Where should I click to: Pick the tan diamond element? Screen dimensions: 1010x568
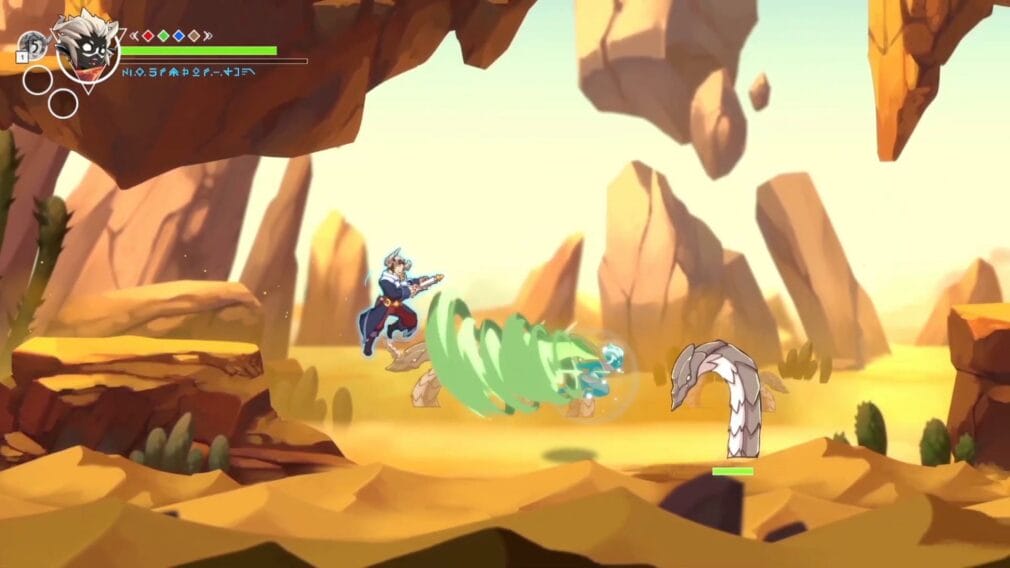coord(193,35)
